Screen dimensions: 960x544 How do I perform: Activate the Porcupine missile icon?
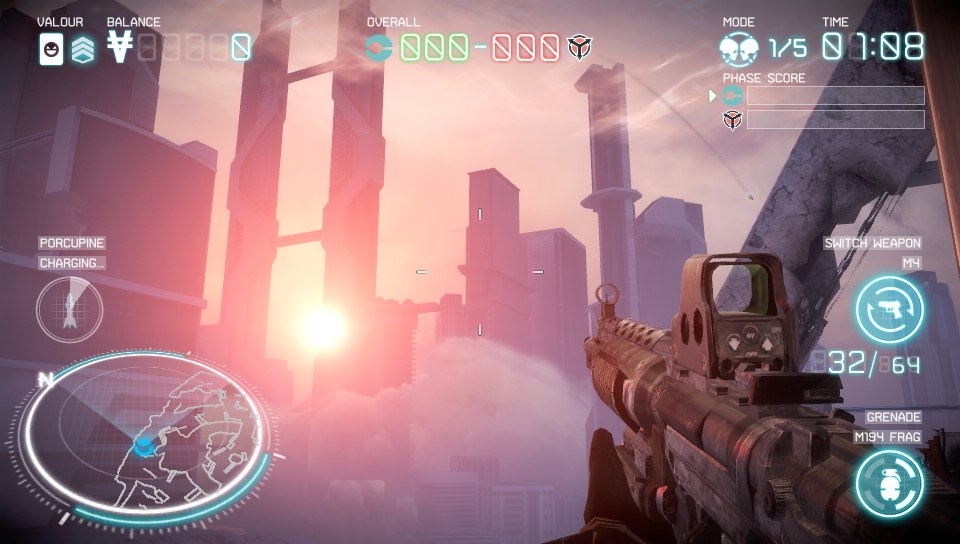click(69, 309)
